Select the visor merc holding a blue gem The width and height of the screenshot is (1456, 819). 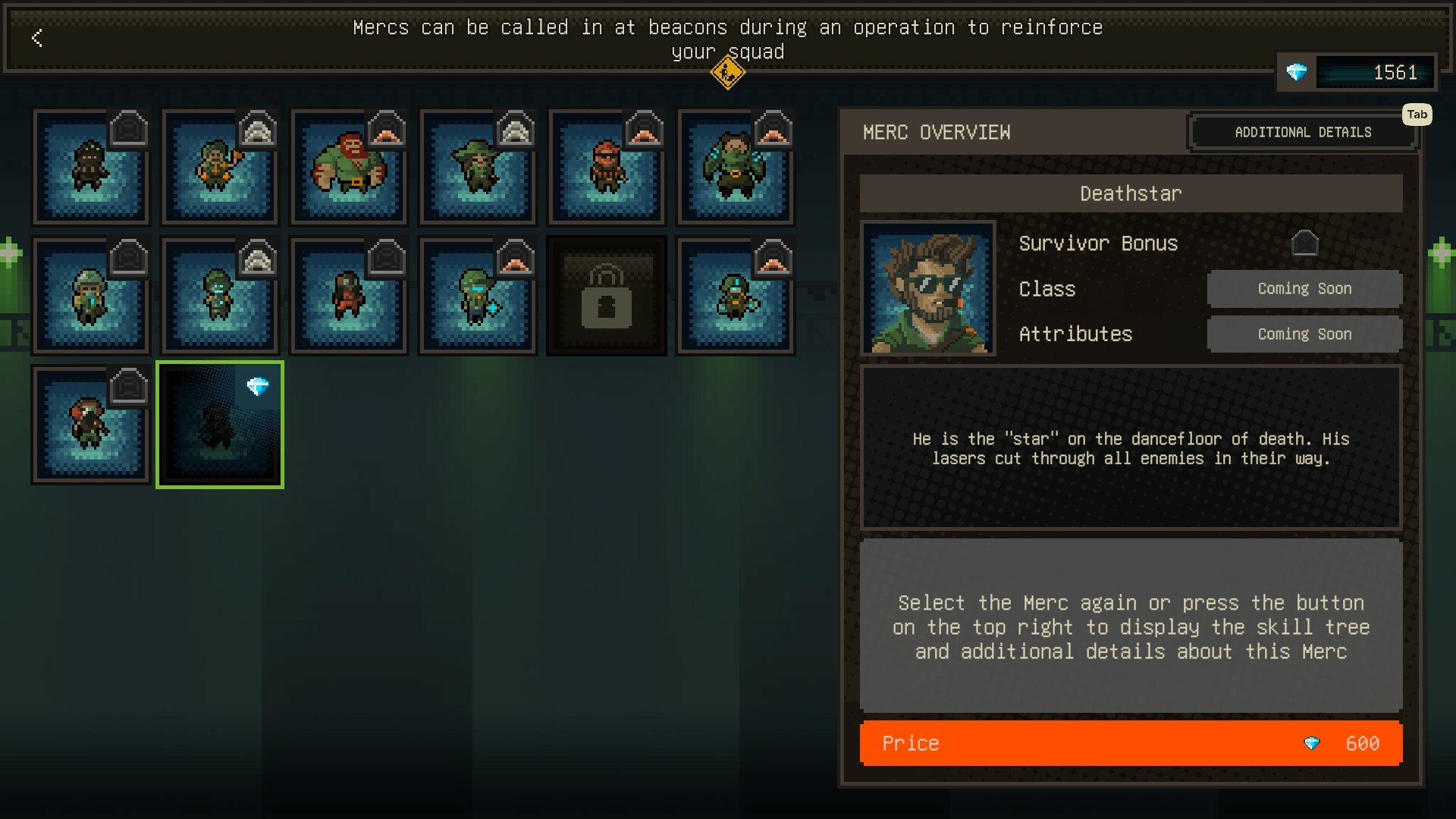click(x=478, y=297)
